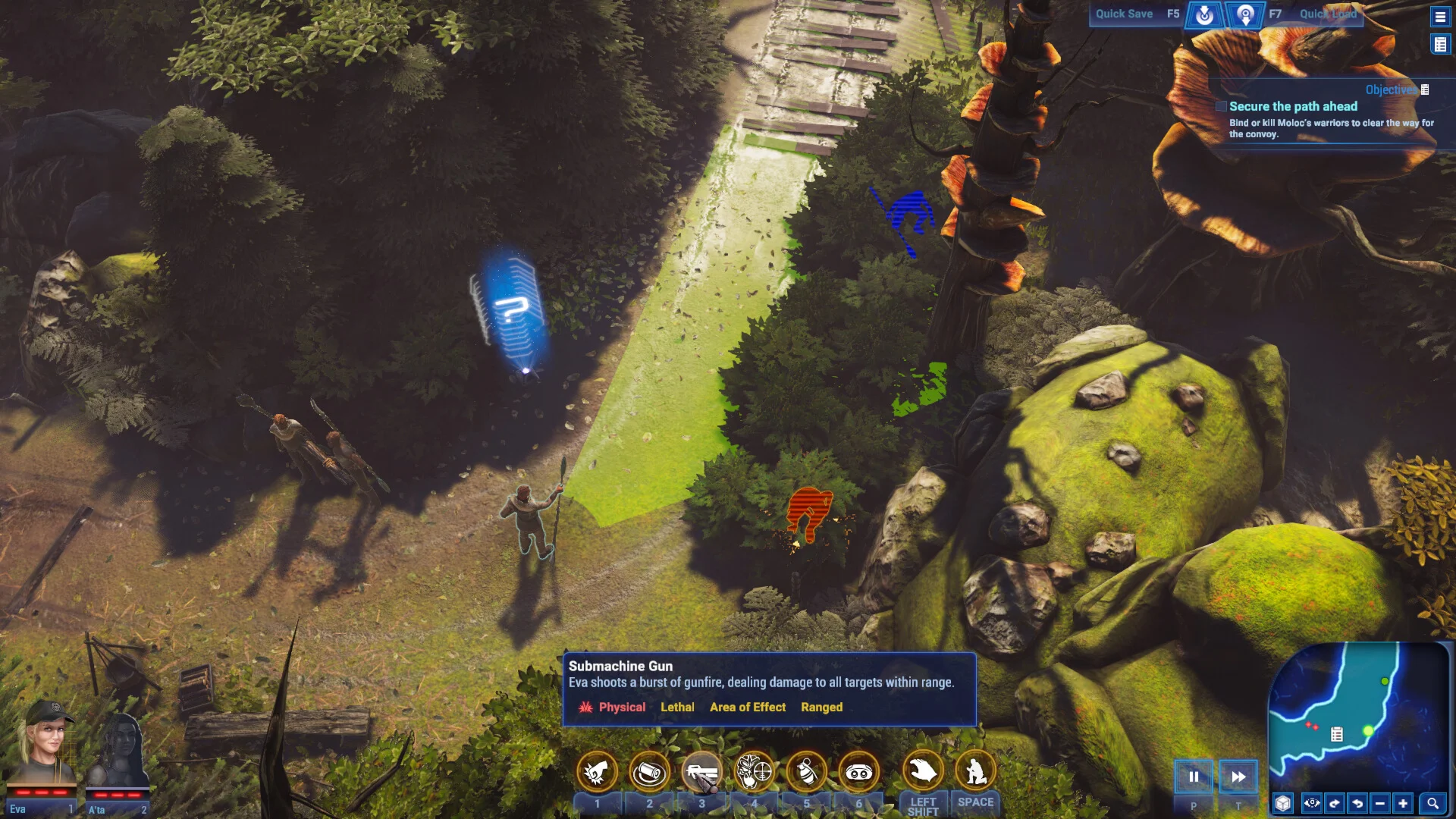Select the "Secure the path ahead" objective
This screenshot has height=819, width=1456.
tap(1293, 107)
